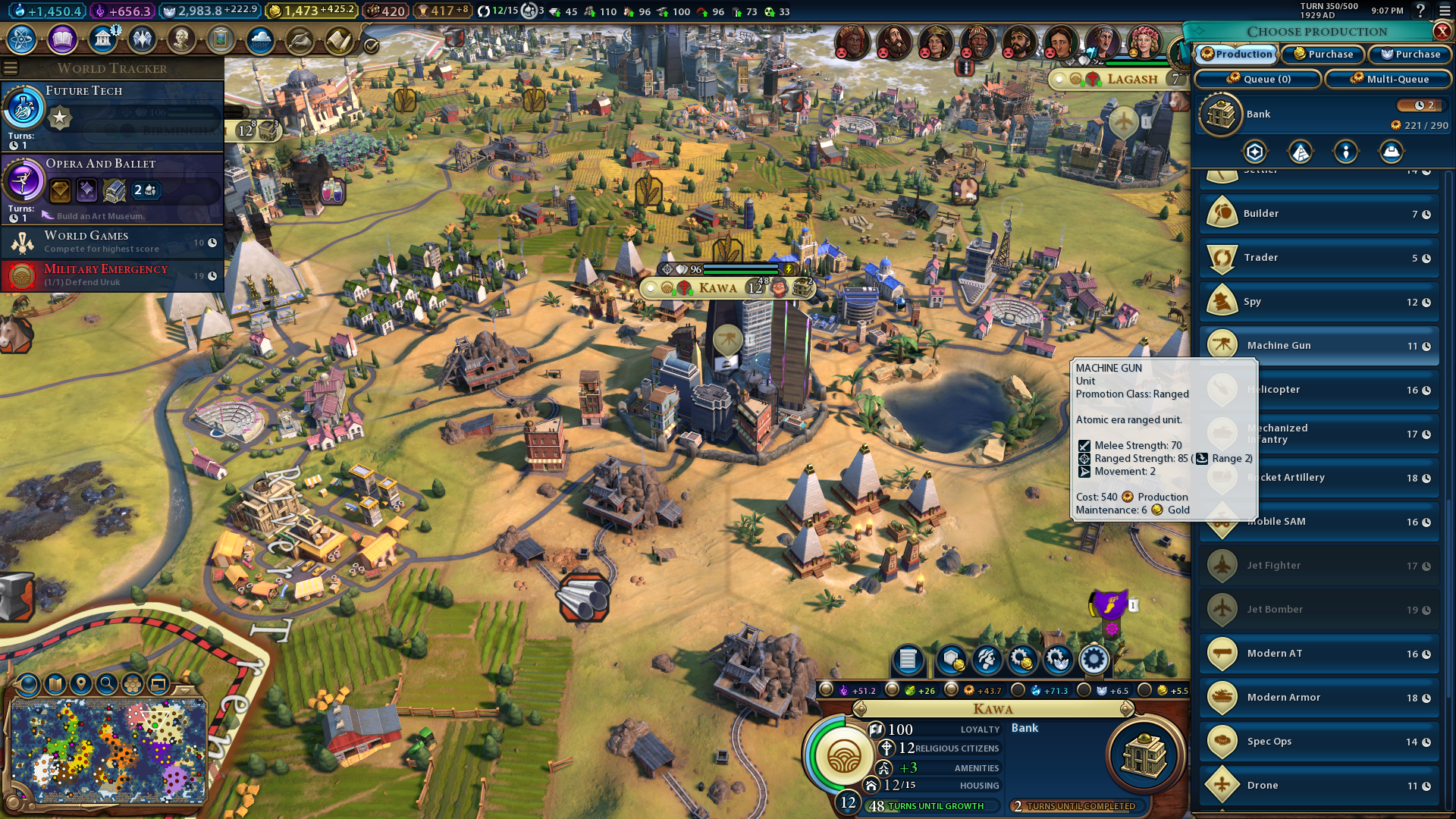Produce a Machine Gun unit
Screen dimensions: 1456x819
click(1319, 346)
